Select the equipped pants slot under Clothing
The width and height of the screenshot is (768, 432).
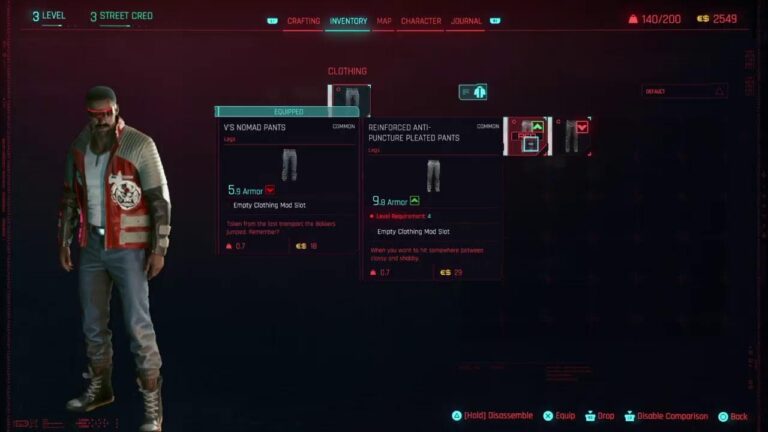tap(350, 98)
